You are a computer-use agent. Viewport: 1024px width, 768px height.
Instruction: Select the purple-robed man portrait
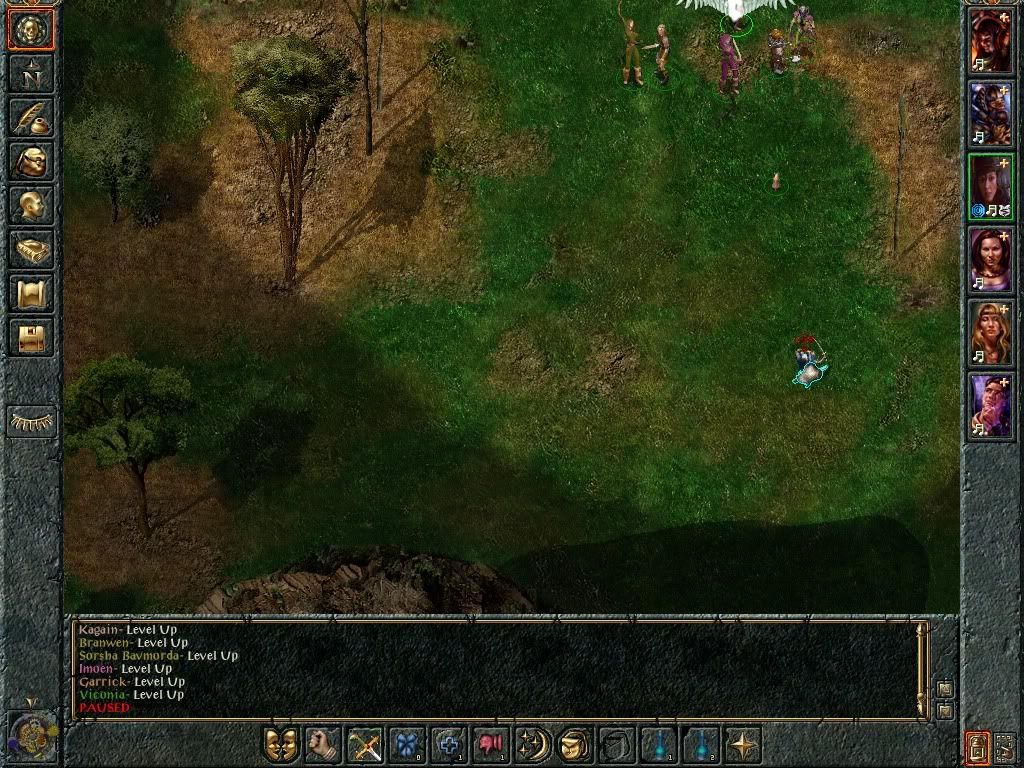click(x=991, y=405)
